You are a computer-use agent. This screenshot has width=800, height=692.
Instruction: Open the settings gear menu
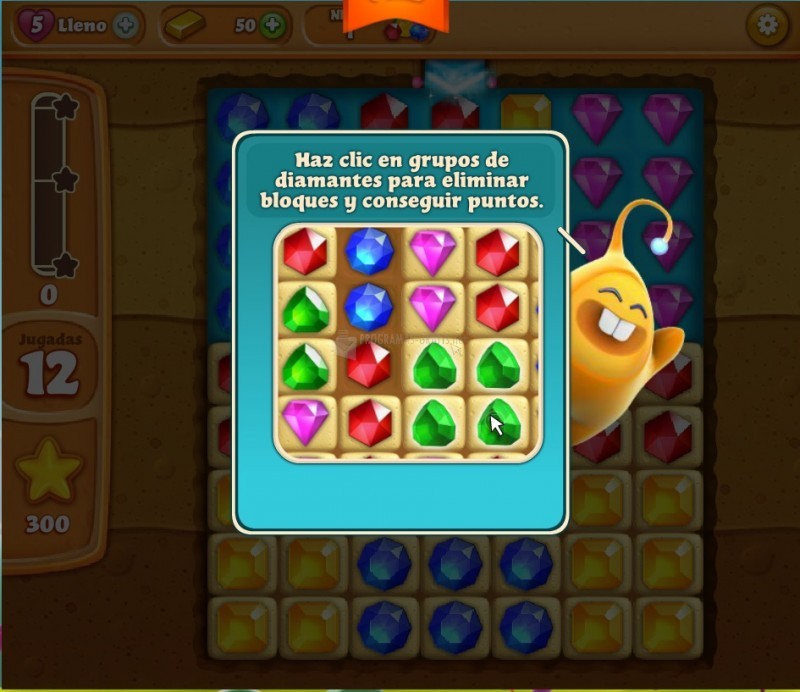tap(767, 26)
